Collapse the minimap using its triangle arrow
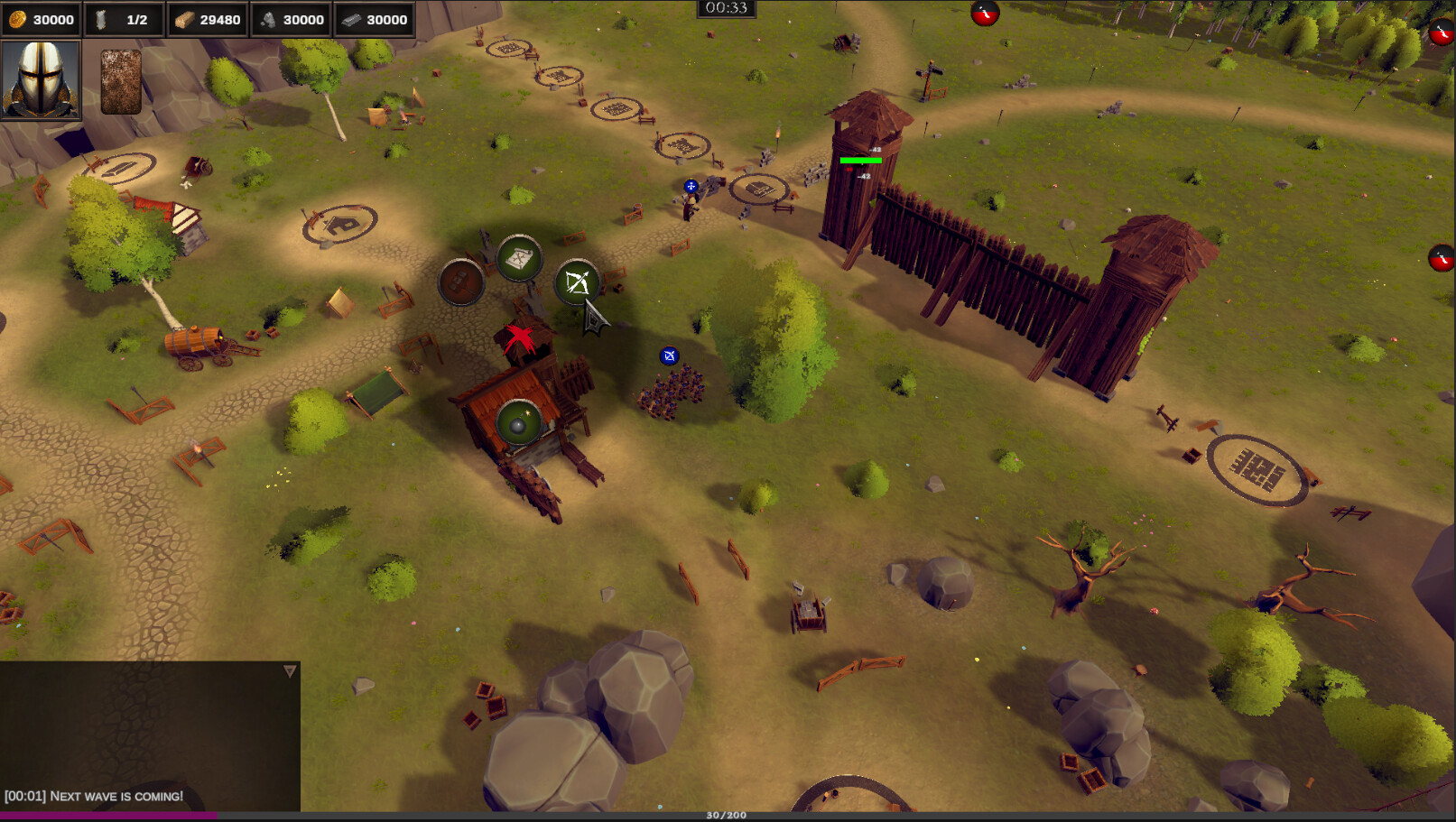This screenshot has height=822, width=1456. coord(290,671)
